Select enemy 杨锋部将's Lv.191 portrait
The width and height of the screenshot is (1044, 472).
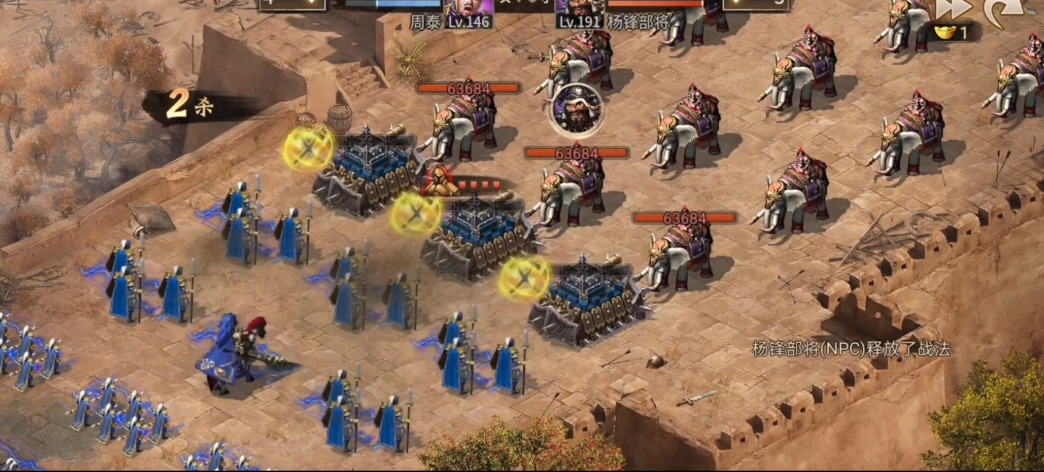coord(580,9)
